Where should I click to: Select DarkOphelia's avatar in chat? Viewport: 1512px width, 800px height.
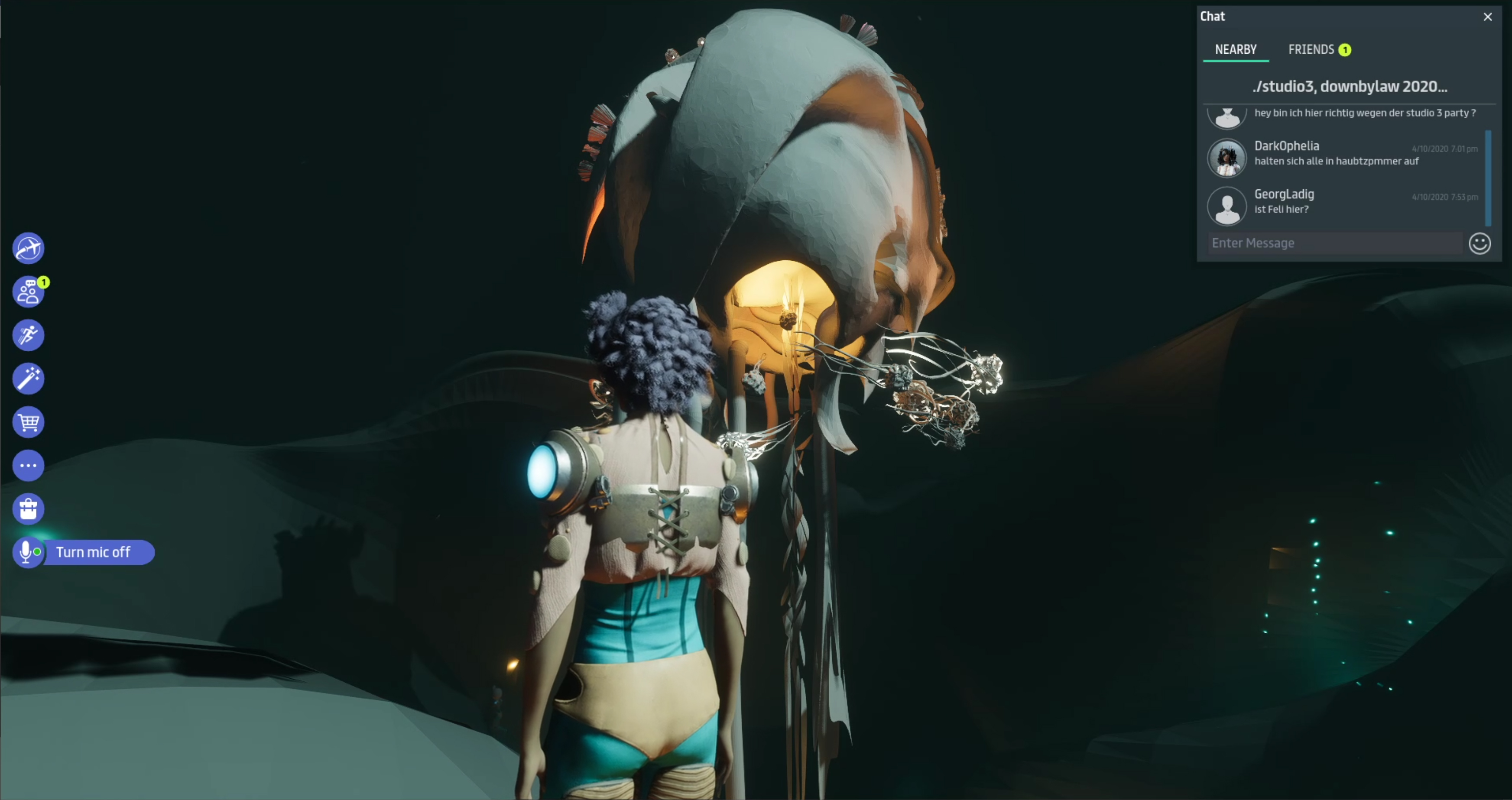point(1227,158)
